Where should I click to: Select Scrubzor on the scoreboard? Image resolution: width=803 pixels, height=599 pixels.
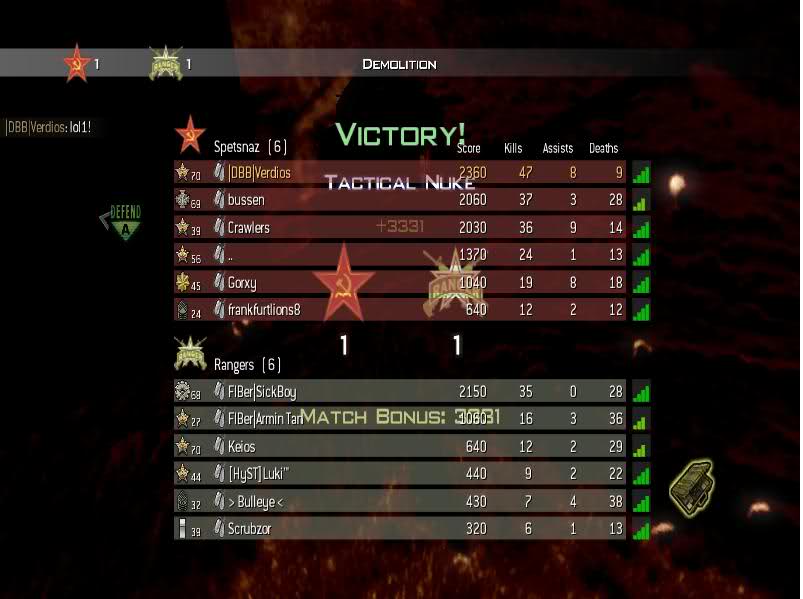tap(400, 528)
